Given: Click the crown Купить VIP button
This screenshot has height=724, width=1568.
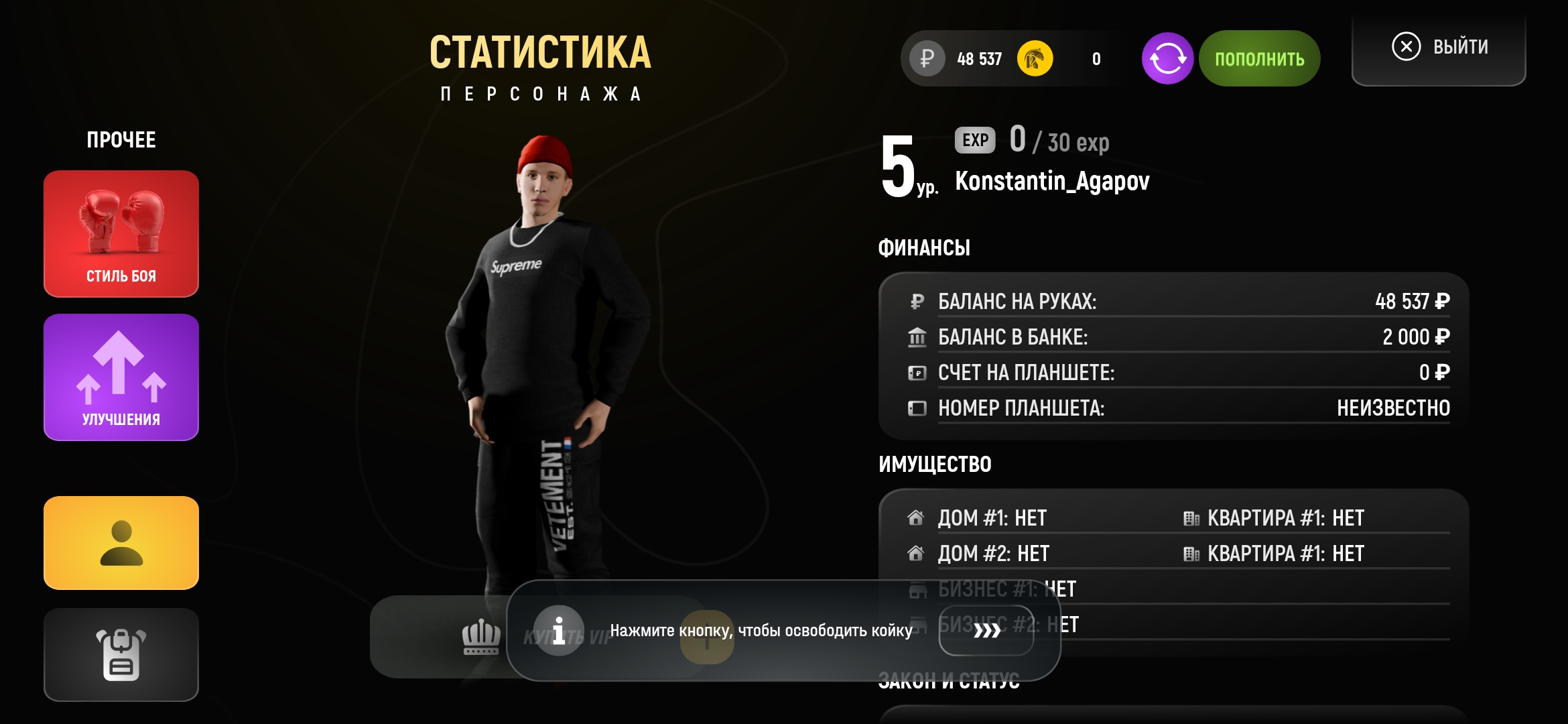Looking at the screenshot, I should (x=481, y=637).
